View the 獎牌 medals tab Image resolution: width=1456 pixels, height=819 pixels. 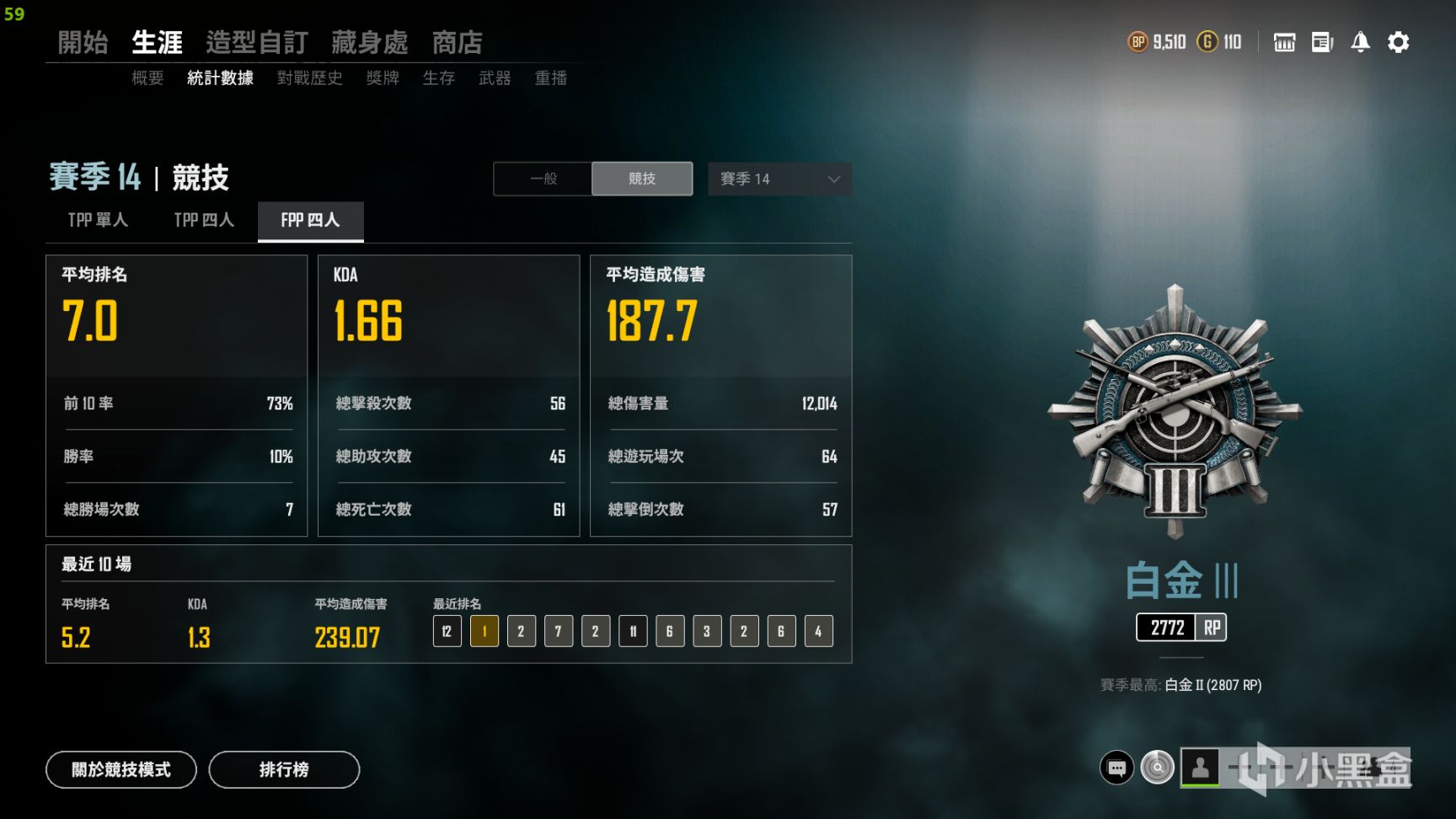click(383, 78)
